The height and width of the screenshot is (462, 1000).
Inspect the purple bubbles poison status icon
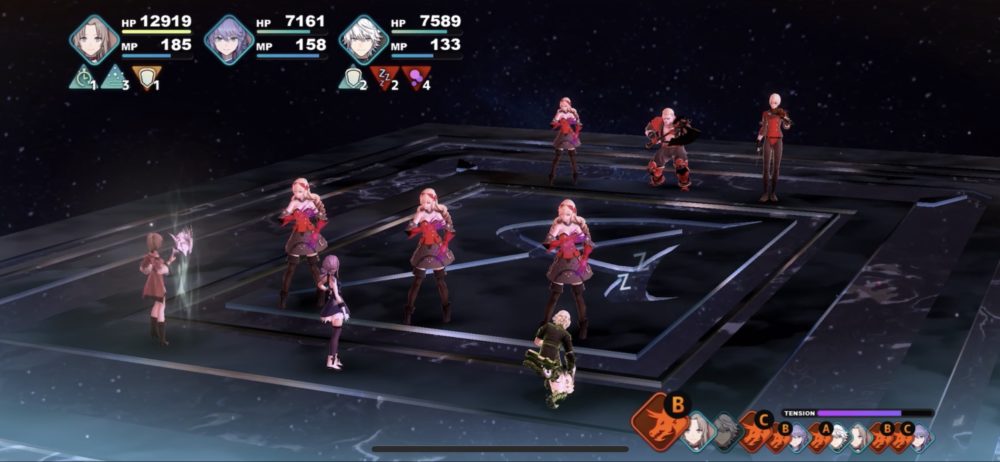(417, 77)
